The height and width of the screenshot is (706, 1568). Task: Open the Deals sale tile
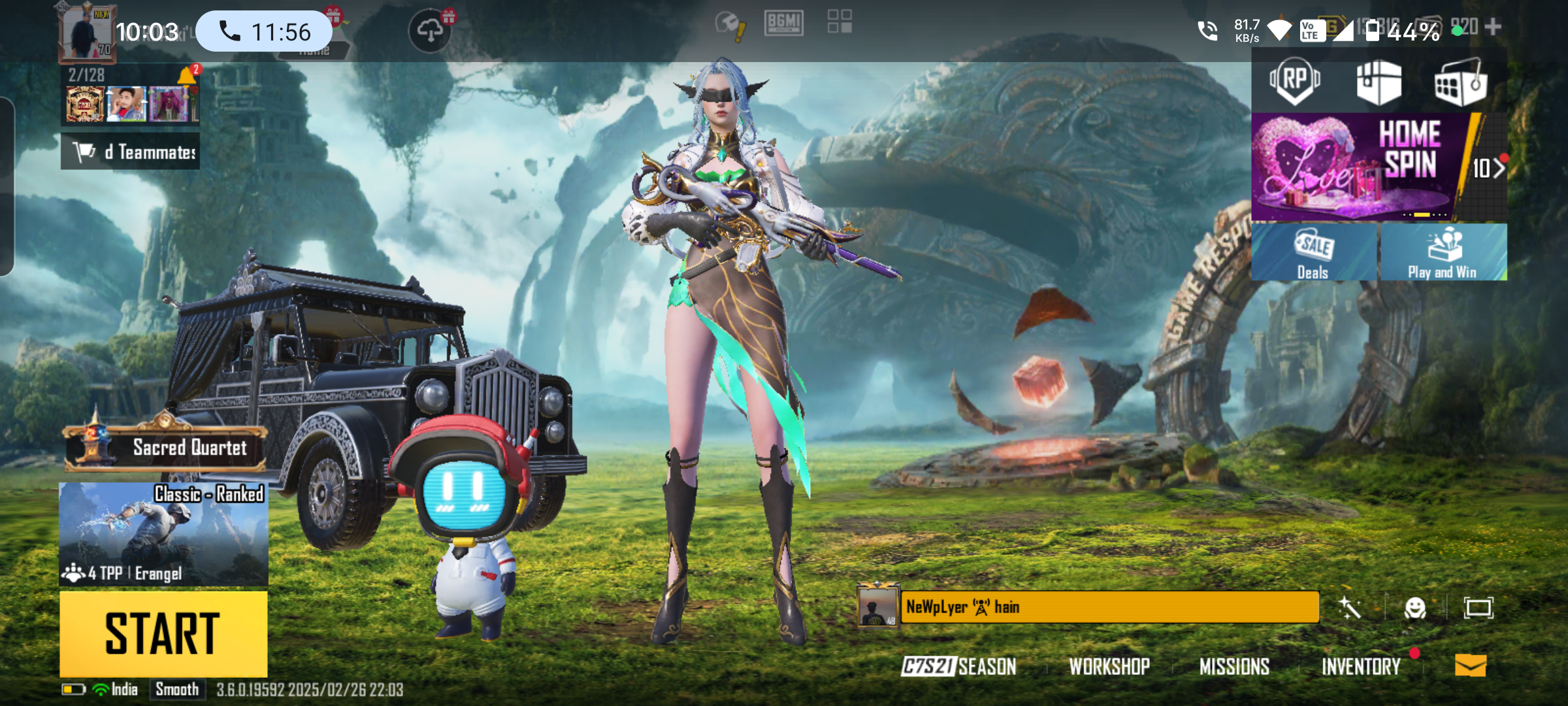(x=1313, y=252)
